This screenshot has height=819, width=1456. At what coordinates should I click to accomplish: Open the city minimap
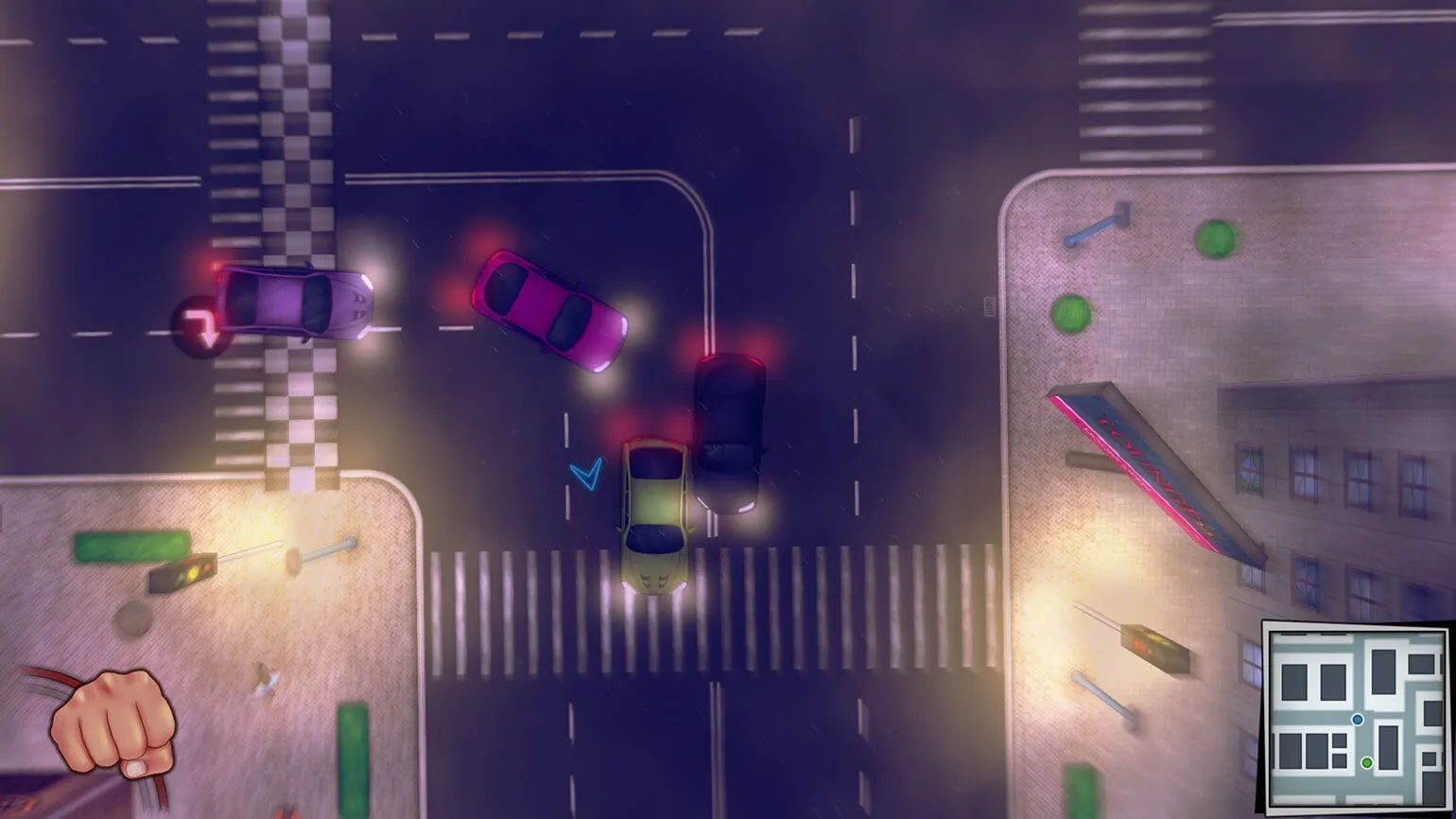pyautogui.click(x=1357, y=717)
